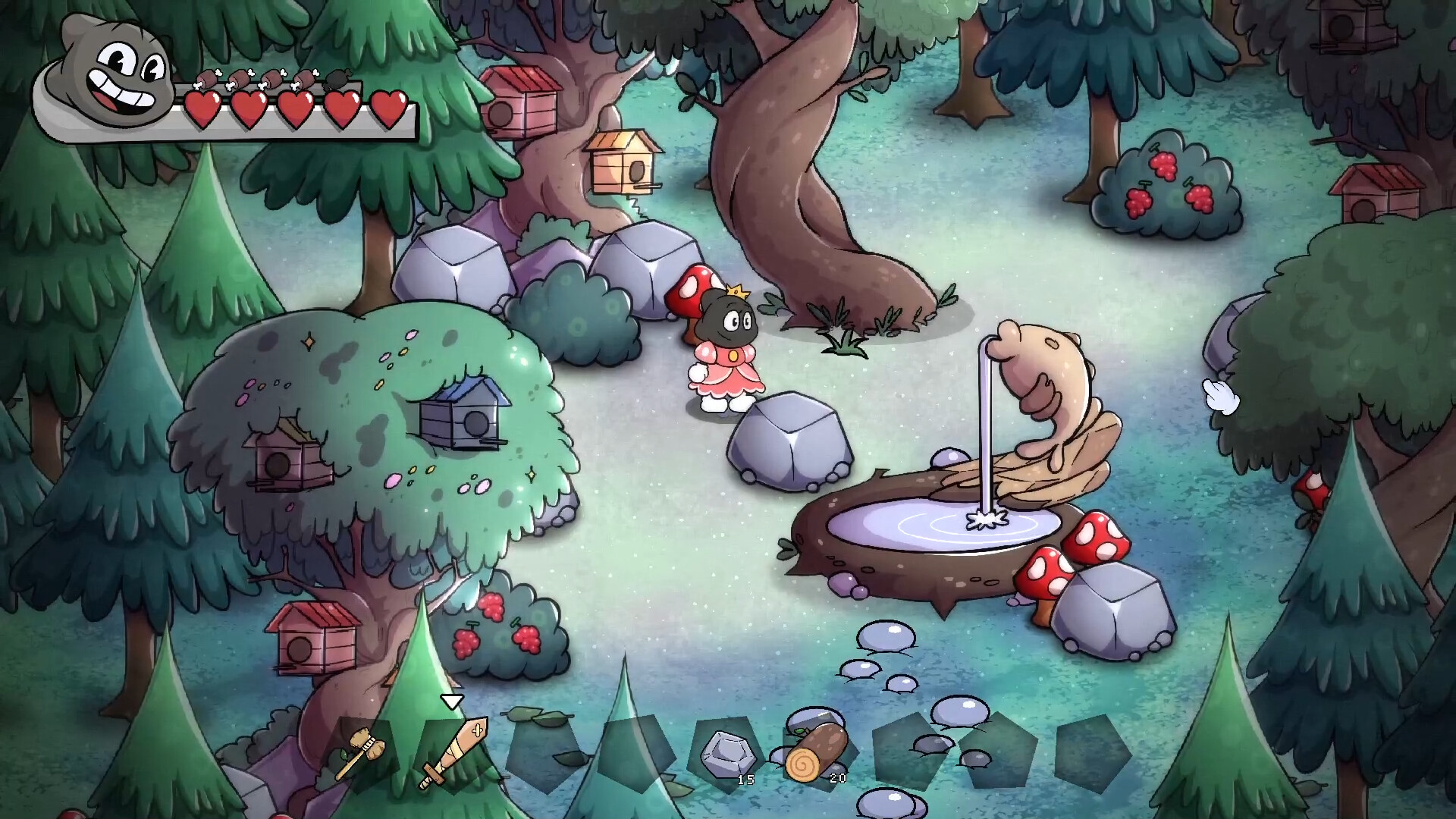Click the first drumstick hunger icon above the hearts
1456x819 pixels.
pos(206,80)
